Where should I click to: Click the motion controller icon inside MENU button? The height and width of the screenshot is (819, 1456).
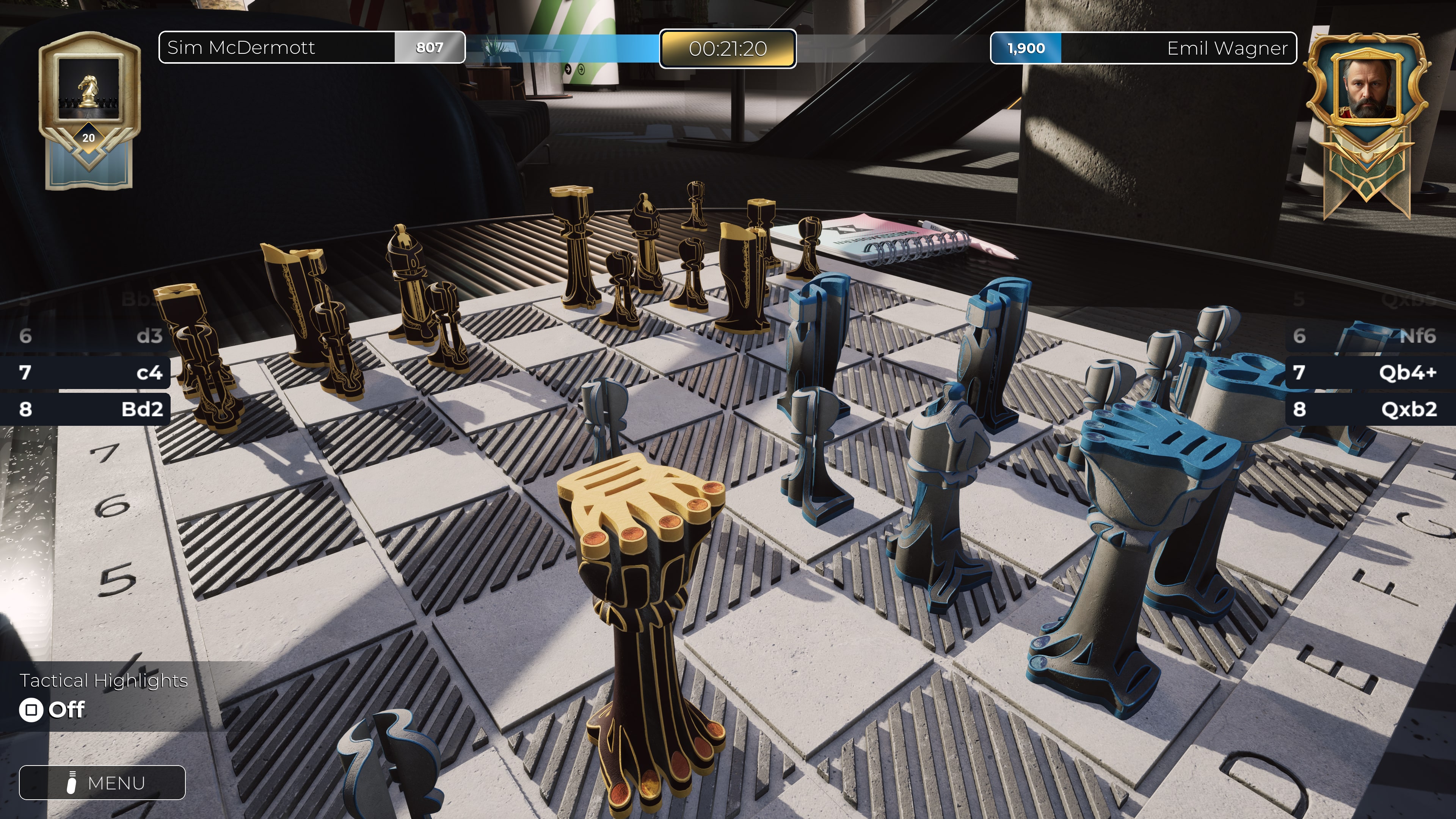(x=71, y=783)
